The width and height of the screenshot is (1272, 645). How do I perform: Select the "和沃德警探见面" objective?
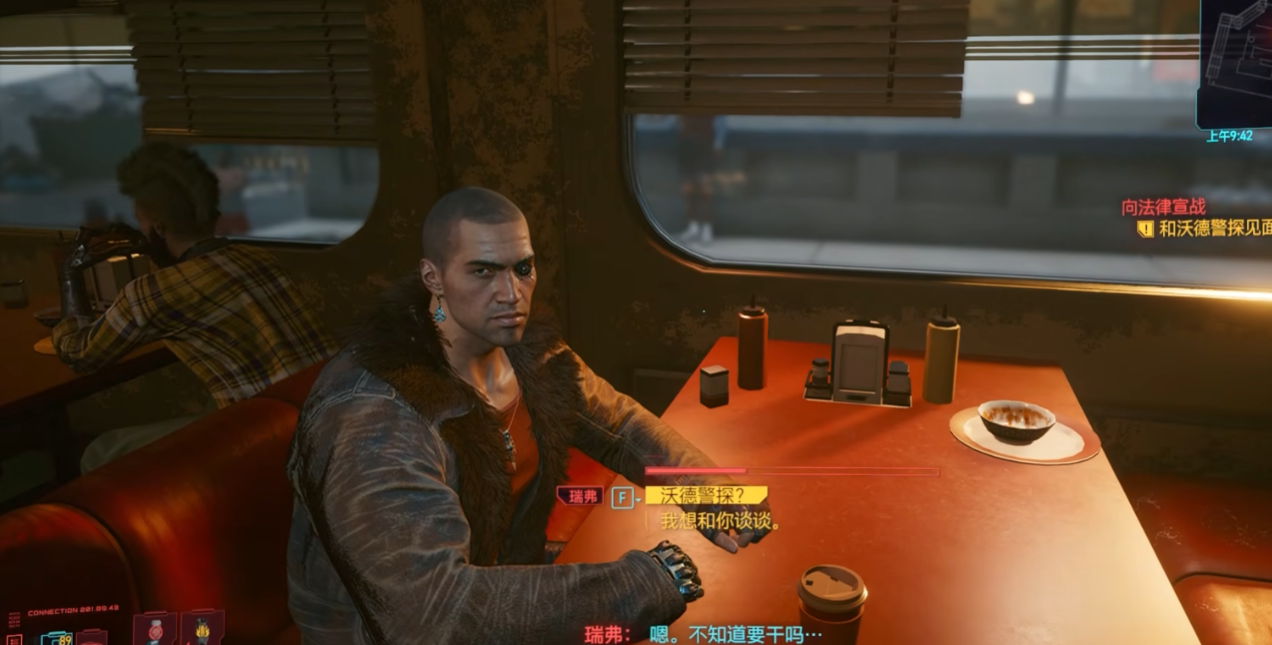(1214, 228)
